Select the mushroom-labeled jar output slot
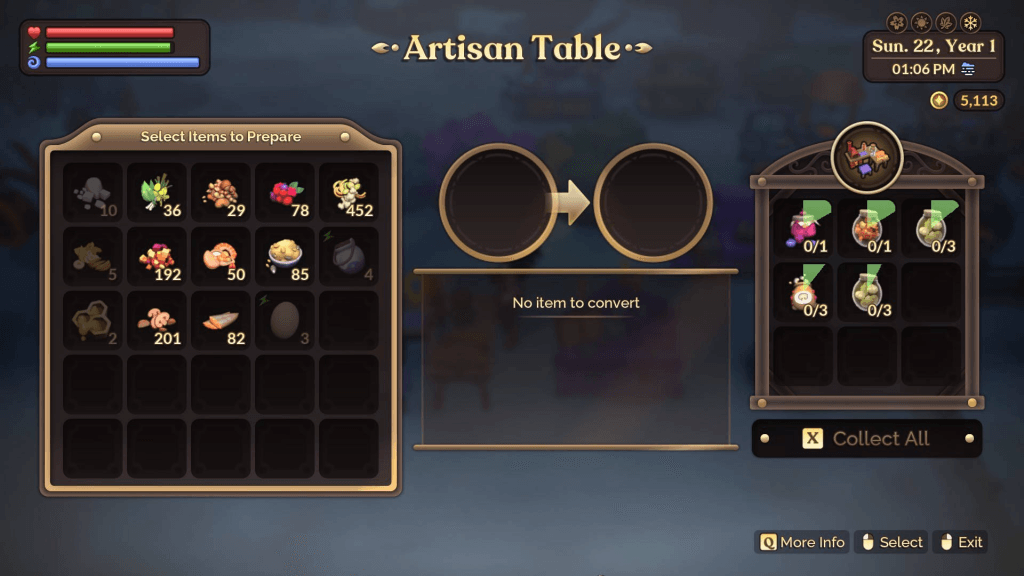This screenshot has width=1024, height=576. point(803,292)
